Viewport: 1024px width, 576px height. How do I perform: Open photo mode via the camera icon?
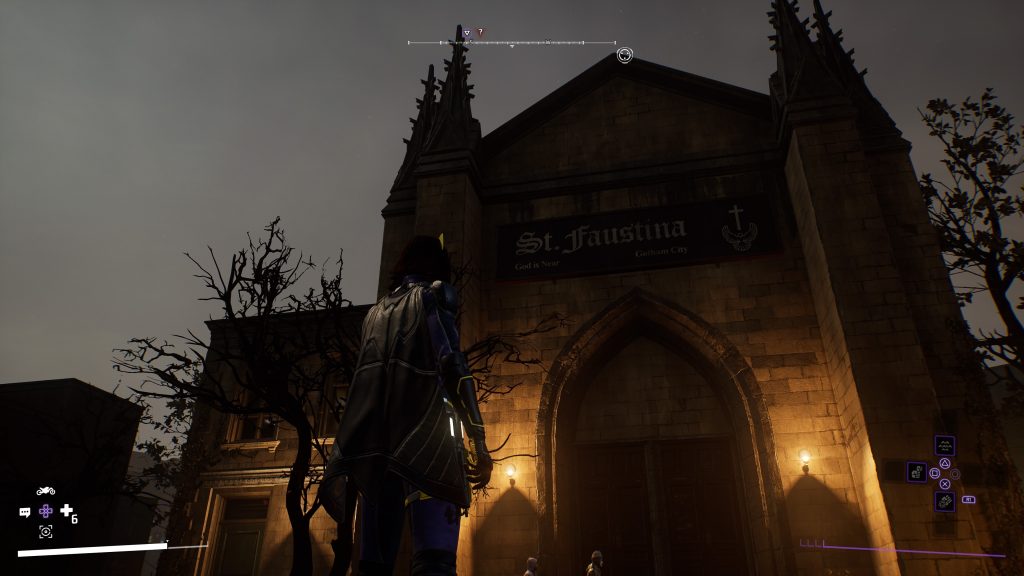tap(45, 532)
